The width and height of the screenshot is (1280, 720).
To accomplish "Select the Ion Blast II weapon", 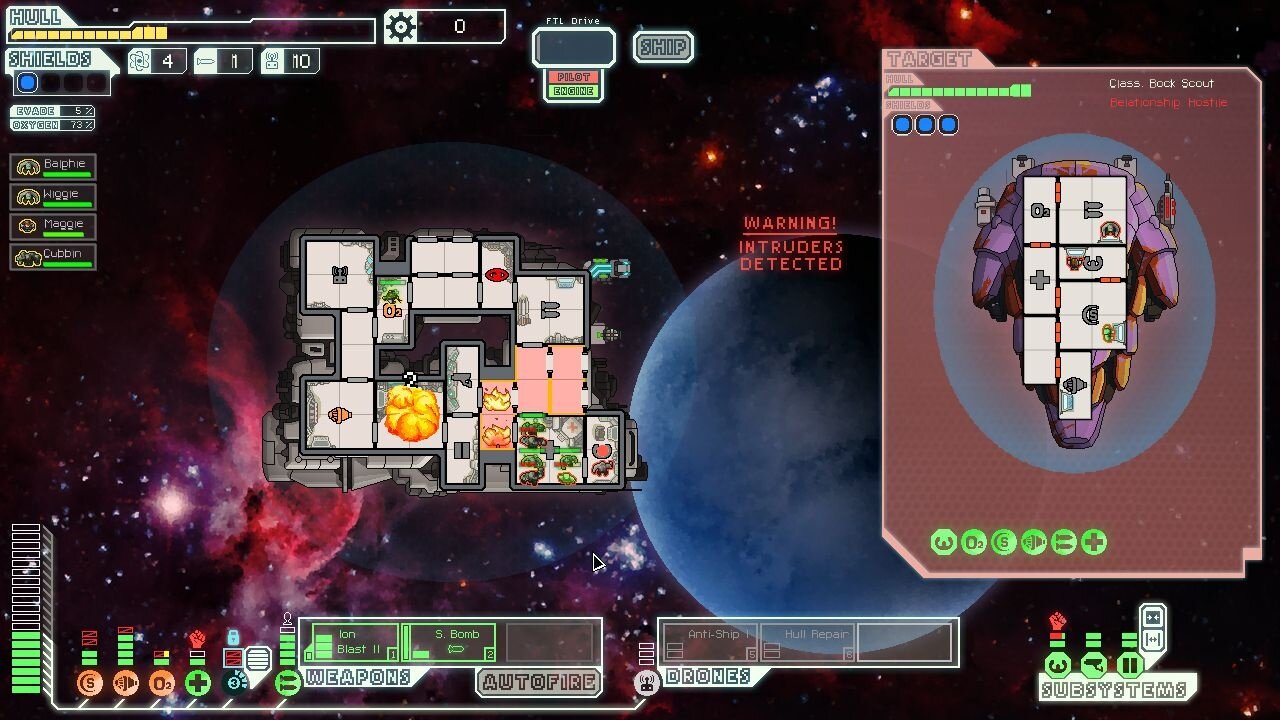I will 351,642.
